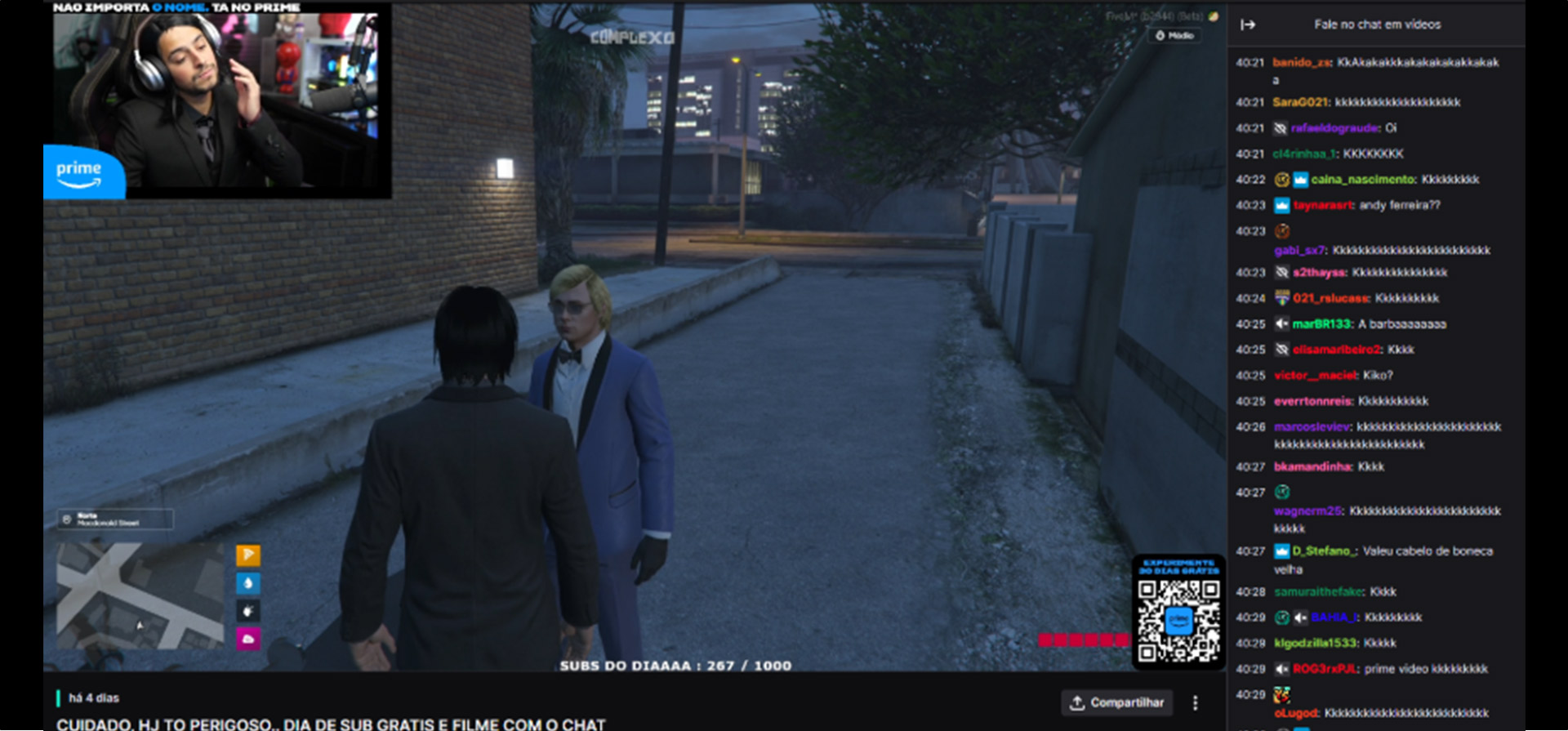Click the Médio voice range indicator

(1175, 36)
